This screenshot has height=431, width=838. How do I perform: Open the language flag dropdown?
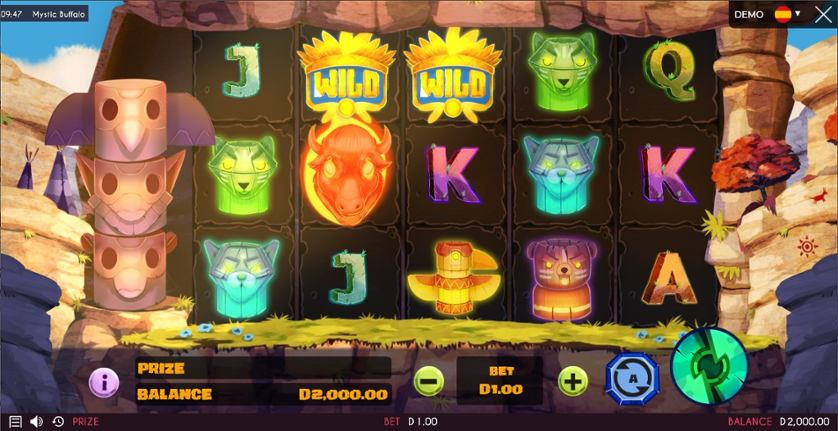tap(787, 15)
